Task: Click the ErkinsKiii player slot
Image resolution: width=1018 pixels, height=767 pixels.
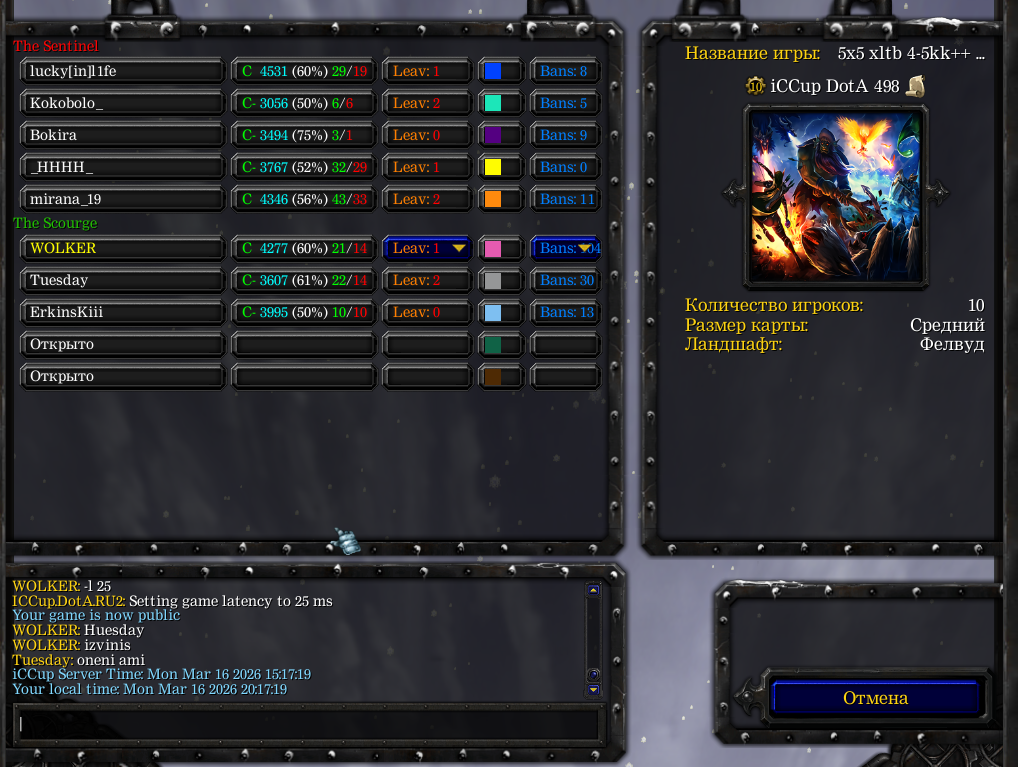Action: pos(122,312)
